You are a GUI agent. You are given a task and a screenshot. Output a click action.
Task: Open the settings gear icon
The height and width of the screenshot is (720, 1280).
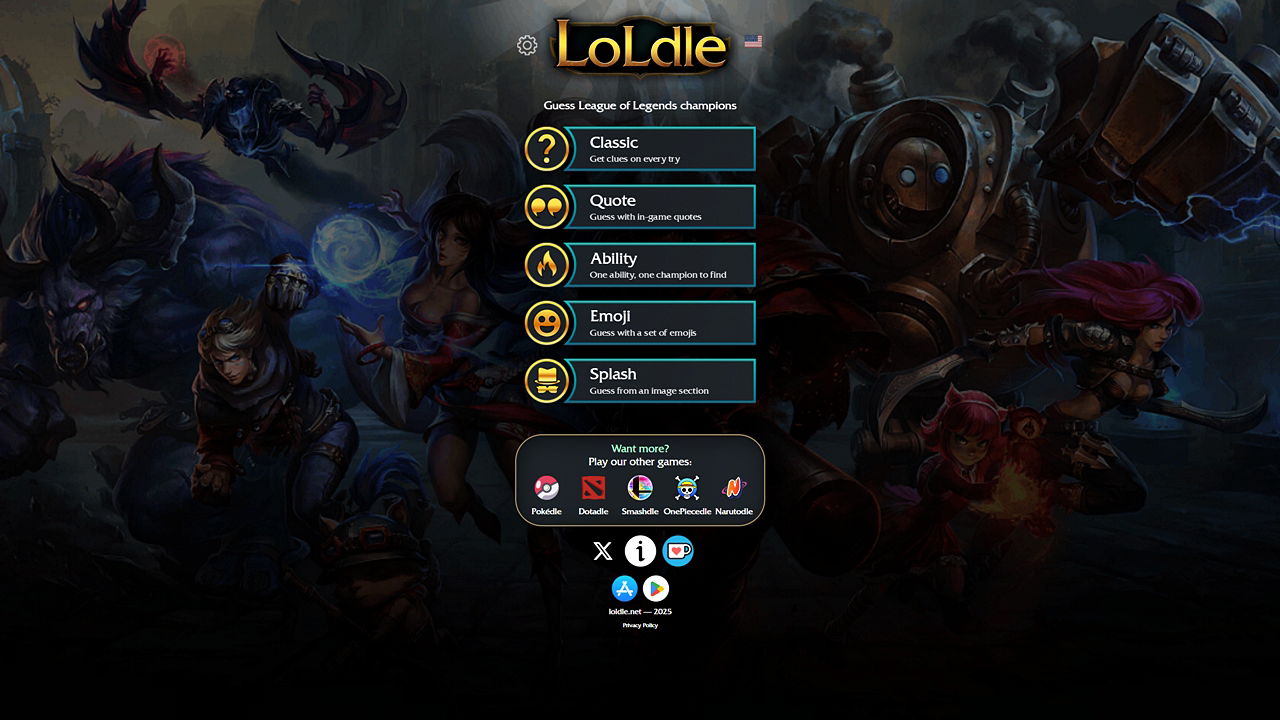(x=527, y=45)
